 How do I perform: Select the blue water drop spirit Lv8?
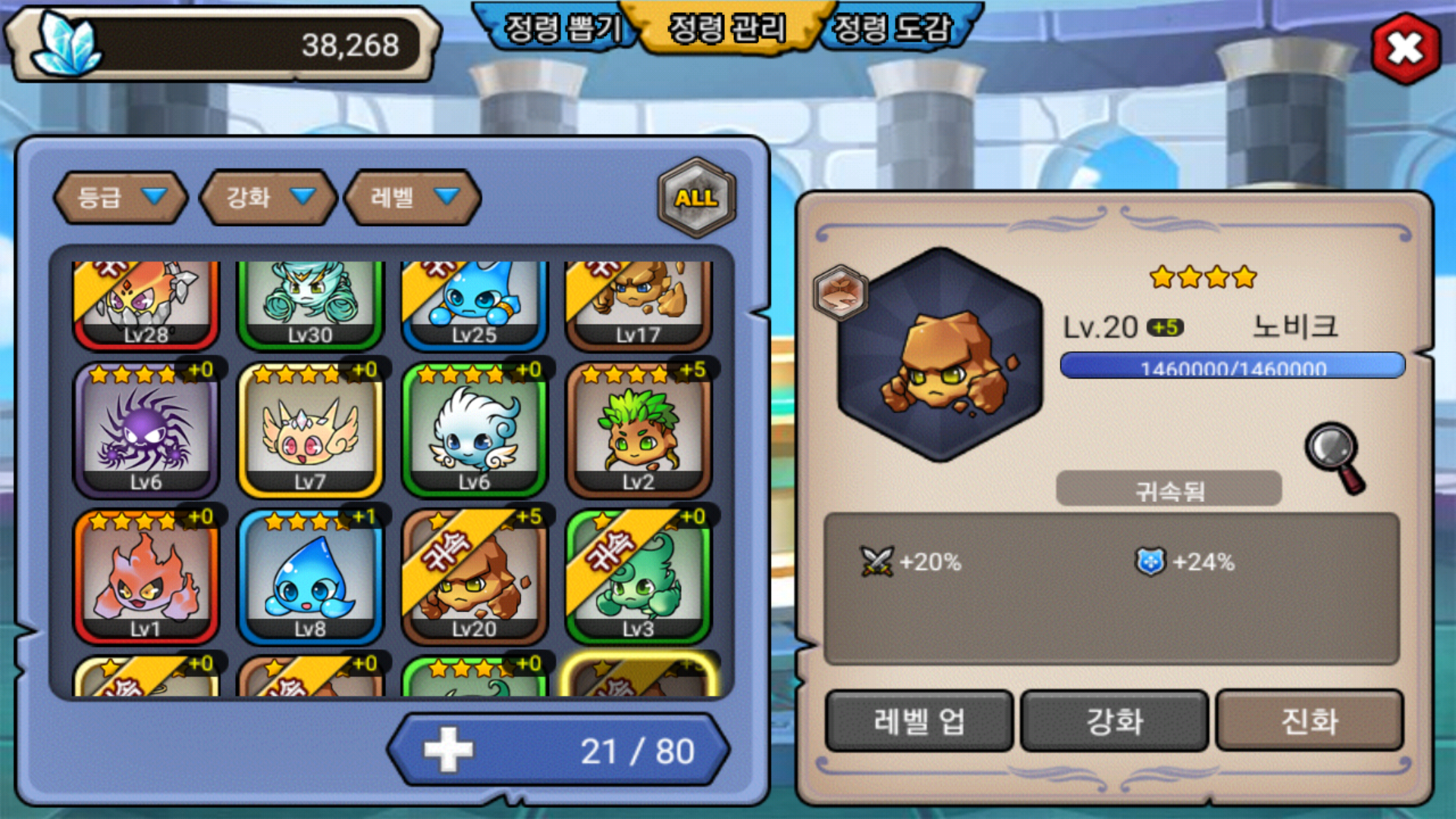tap(310, 578)
